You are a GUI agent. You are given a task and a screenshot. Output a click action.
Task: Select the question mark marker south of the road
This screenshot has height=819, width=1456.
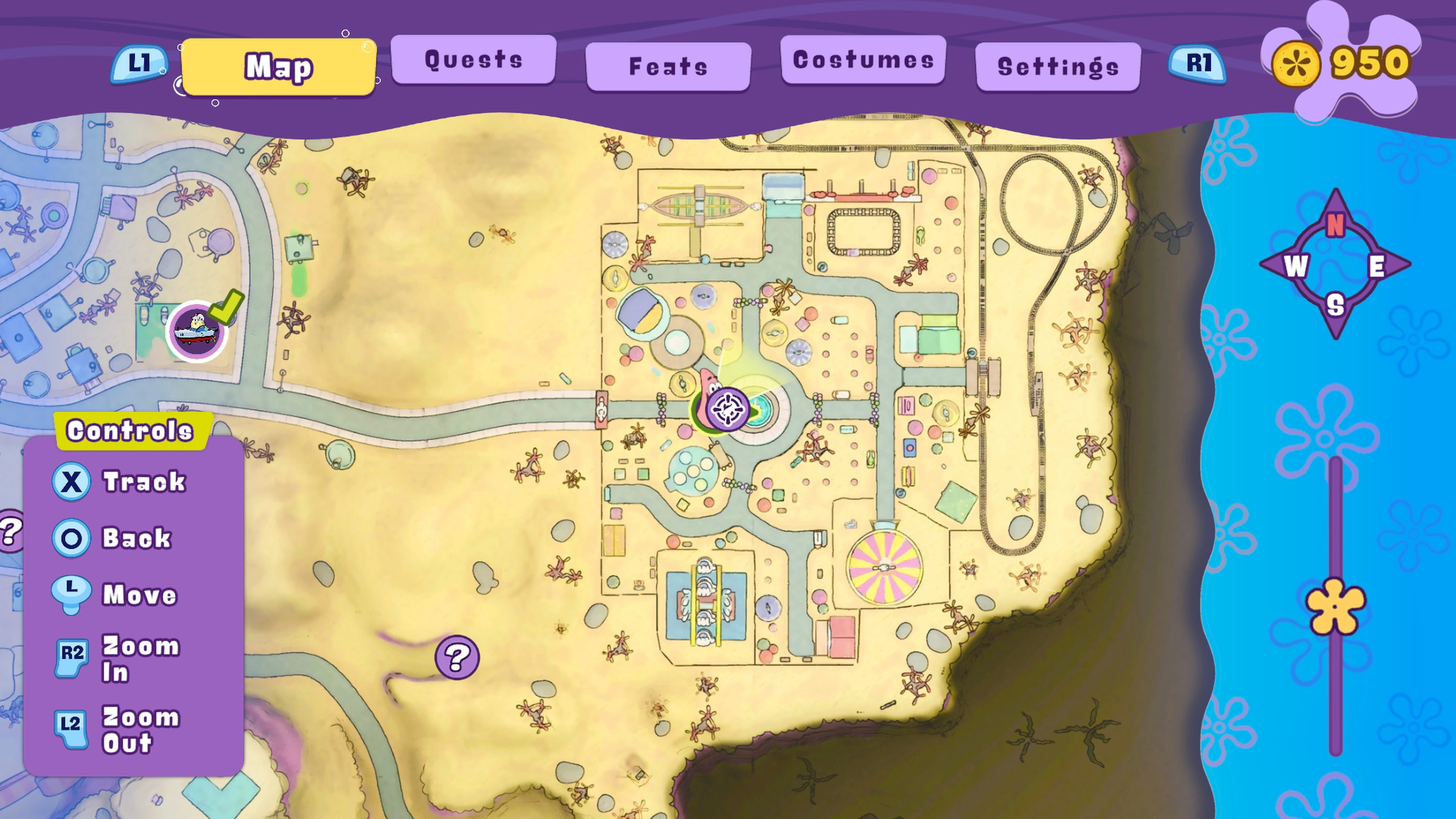click(457, 657)
